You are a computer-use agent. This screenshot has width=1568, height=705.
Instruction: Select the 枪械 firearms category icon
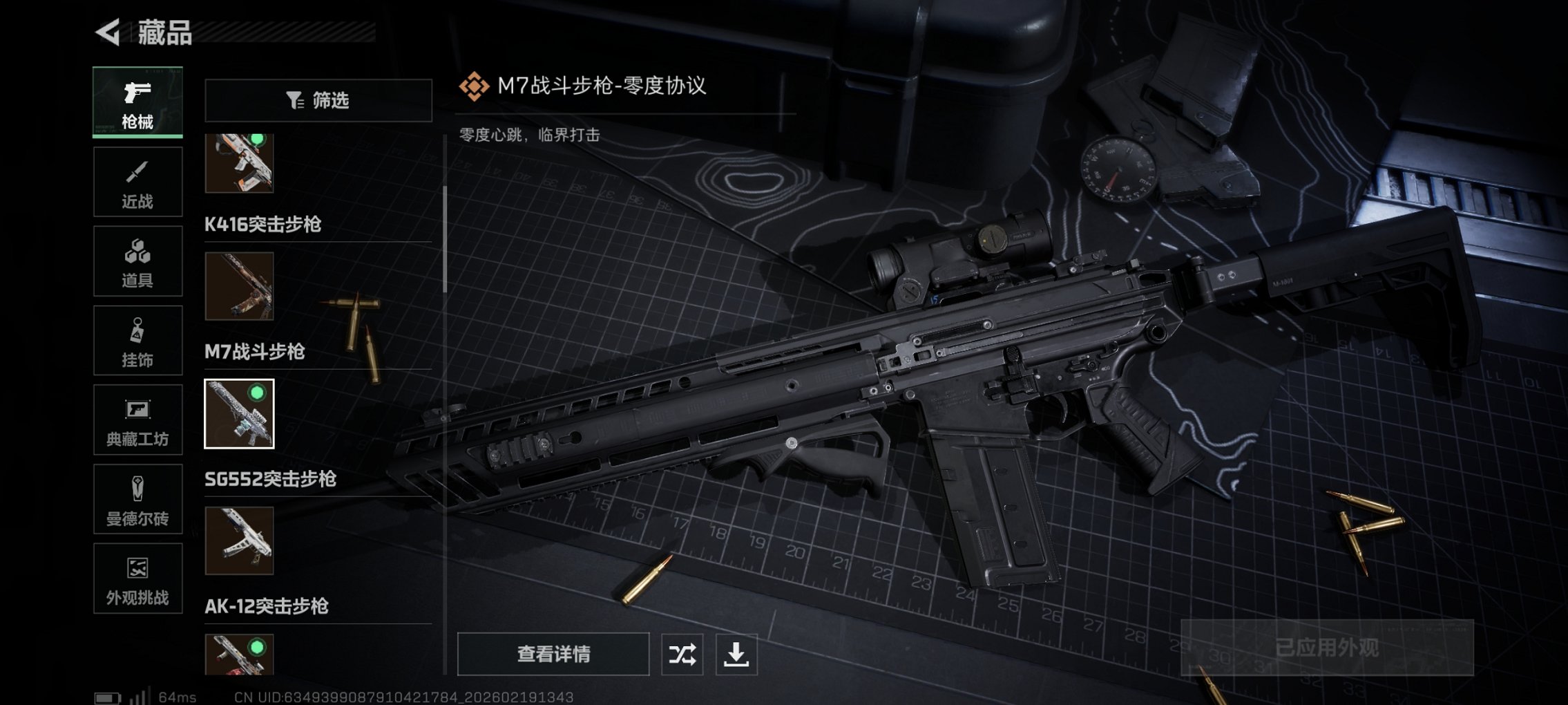click(137, 100)
